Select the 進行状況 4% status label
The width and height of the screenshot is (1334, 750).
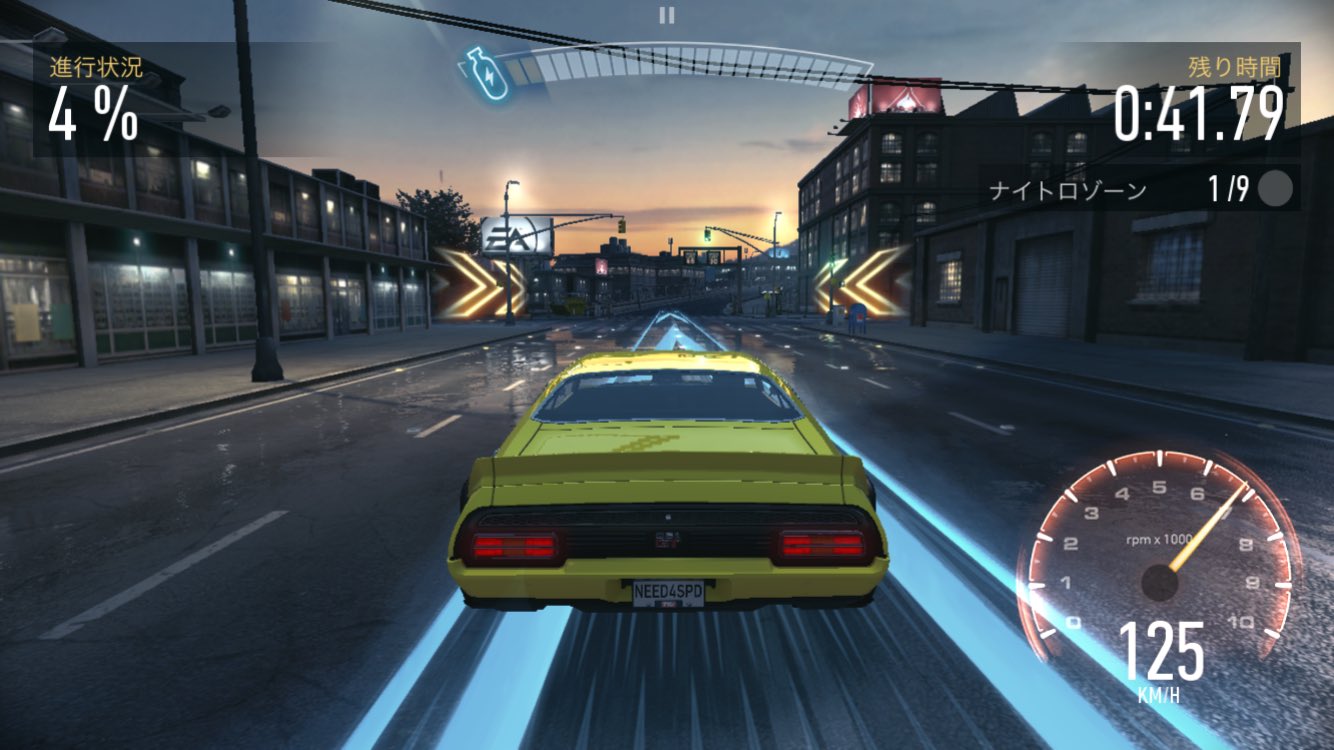click(x=93, y=110)
